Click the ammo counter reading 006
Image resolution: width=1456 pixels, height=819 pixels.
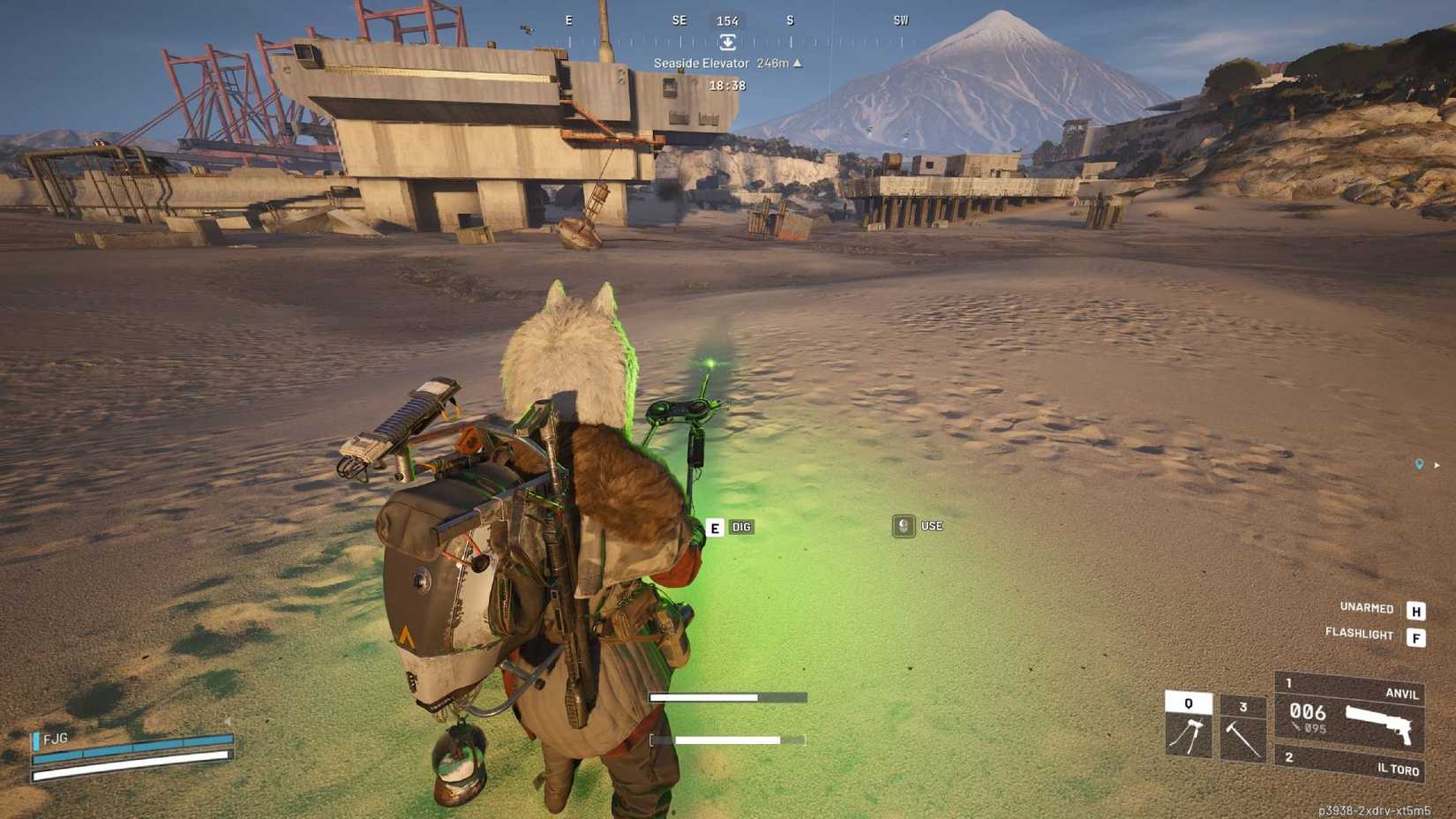tap(1308, 713)
